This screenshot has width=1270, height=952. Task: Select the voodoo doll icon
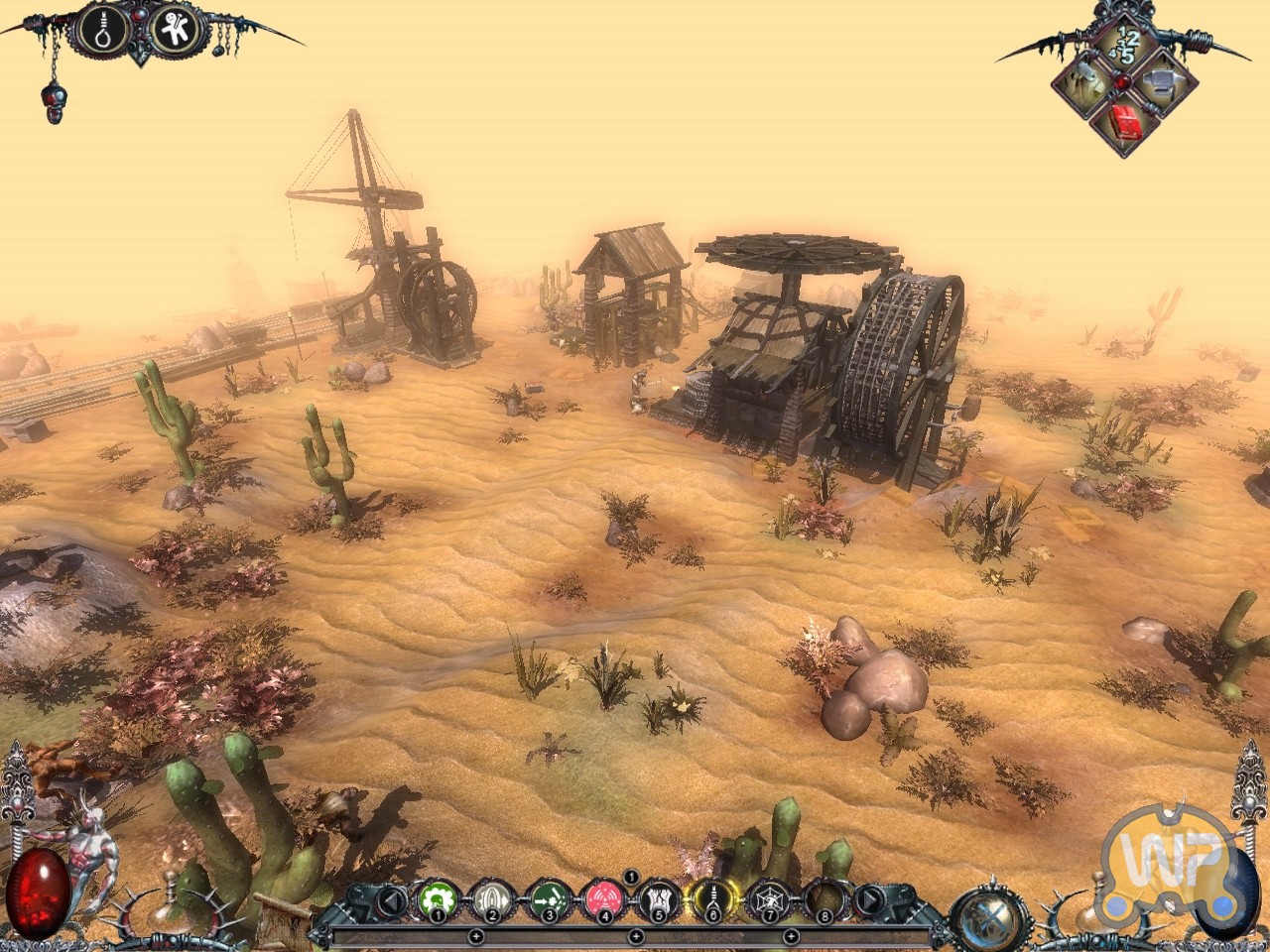coord(180,31)
